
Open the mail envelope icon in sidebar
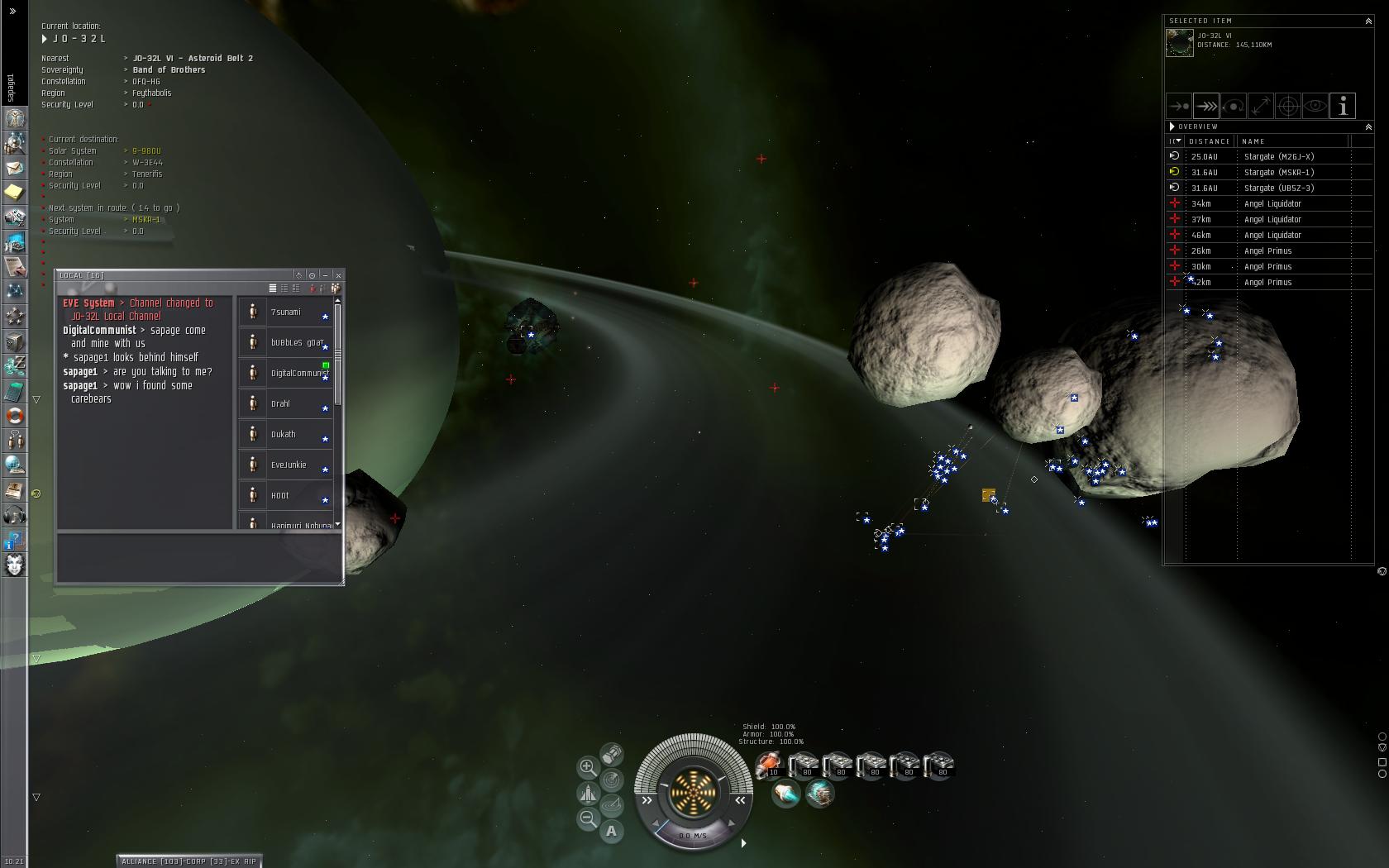pyautogui.click(x=14, y=168)
